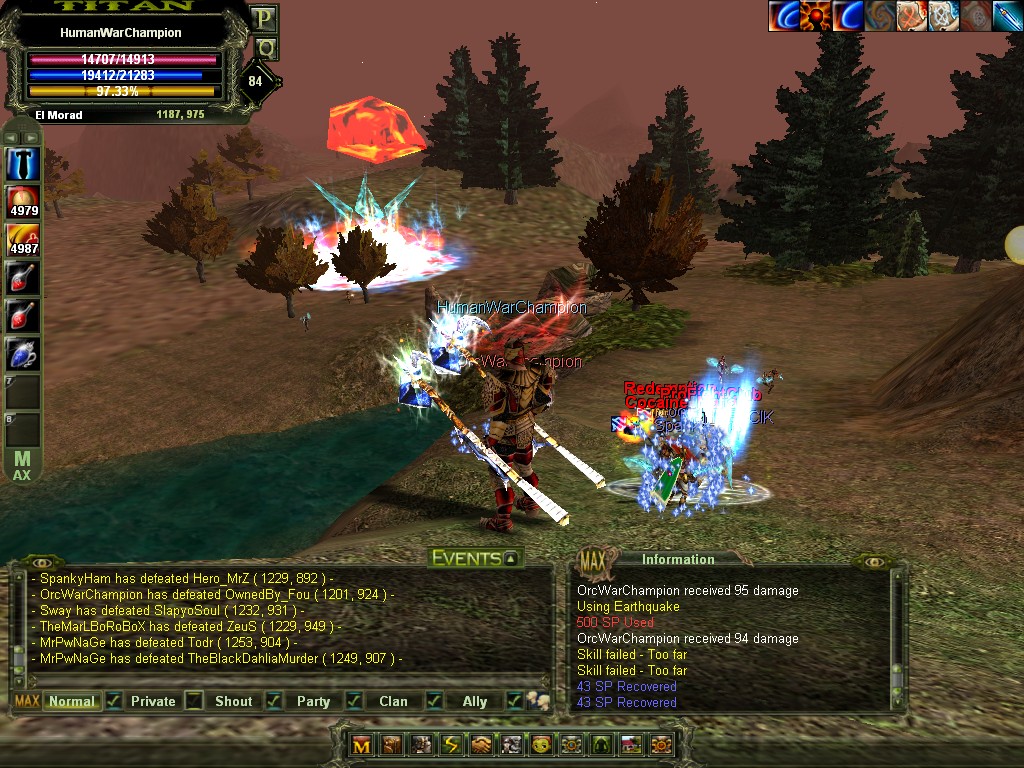The image size is (1024, 768).
Task: Open the handshake trade icon in toolbar
Action: (481, 745)
